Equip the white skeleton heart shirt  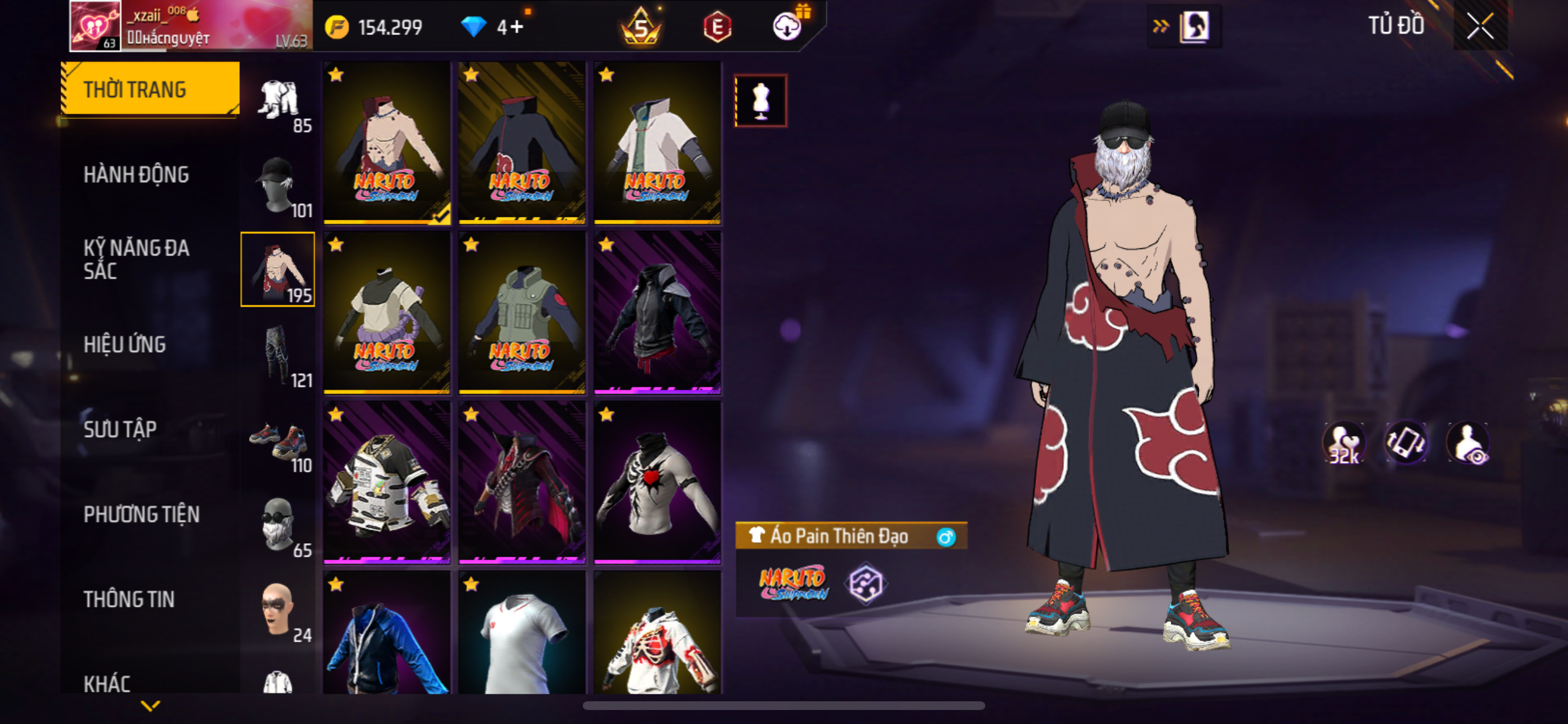click(x=657, y=482)
